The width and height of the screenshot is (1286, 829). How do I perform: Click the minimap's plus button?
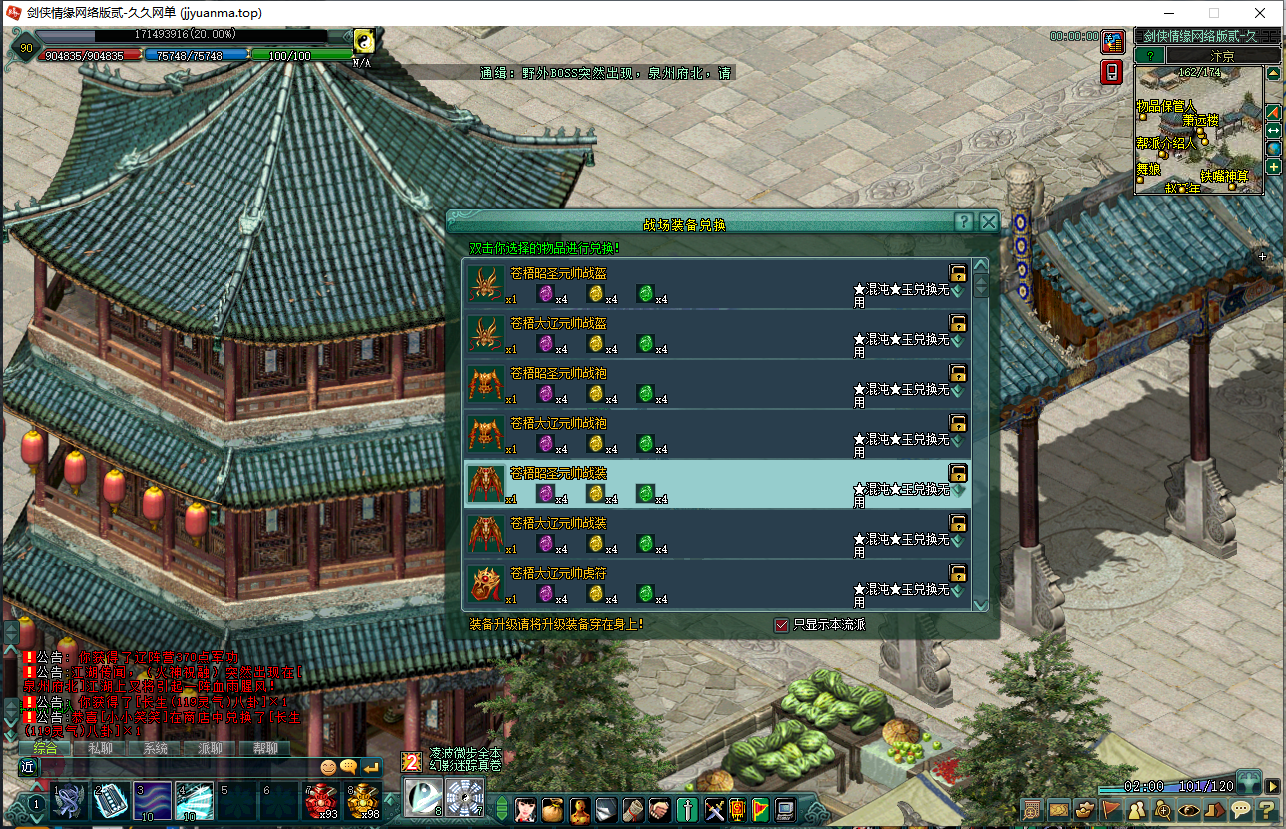[x=1273, y=167]
